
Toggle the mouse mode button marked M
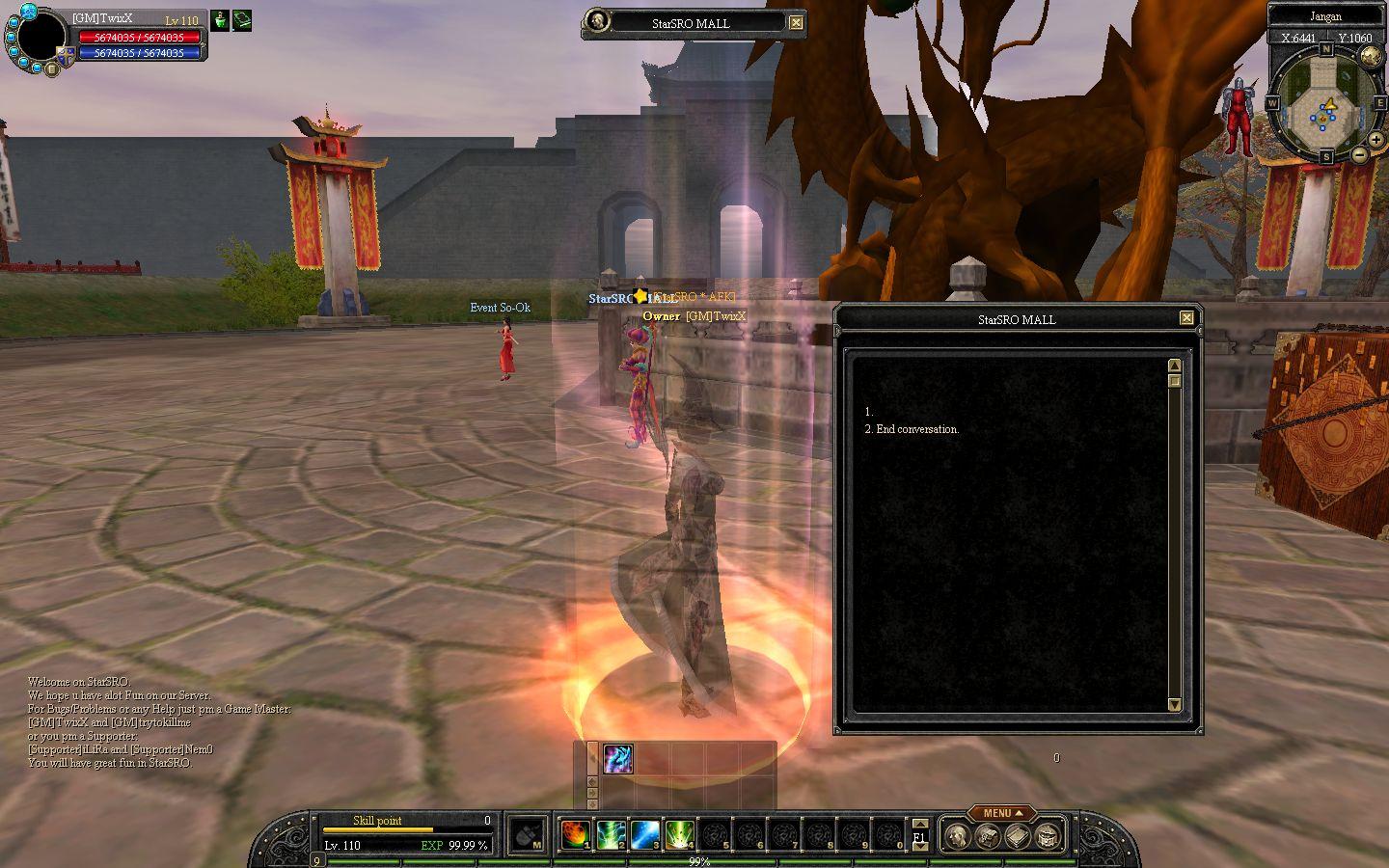point(527,835)
